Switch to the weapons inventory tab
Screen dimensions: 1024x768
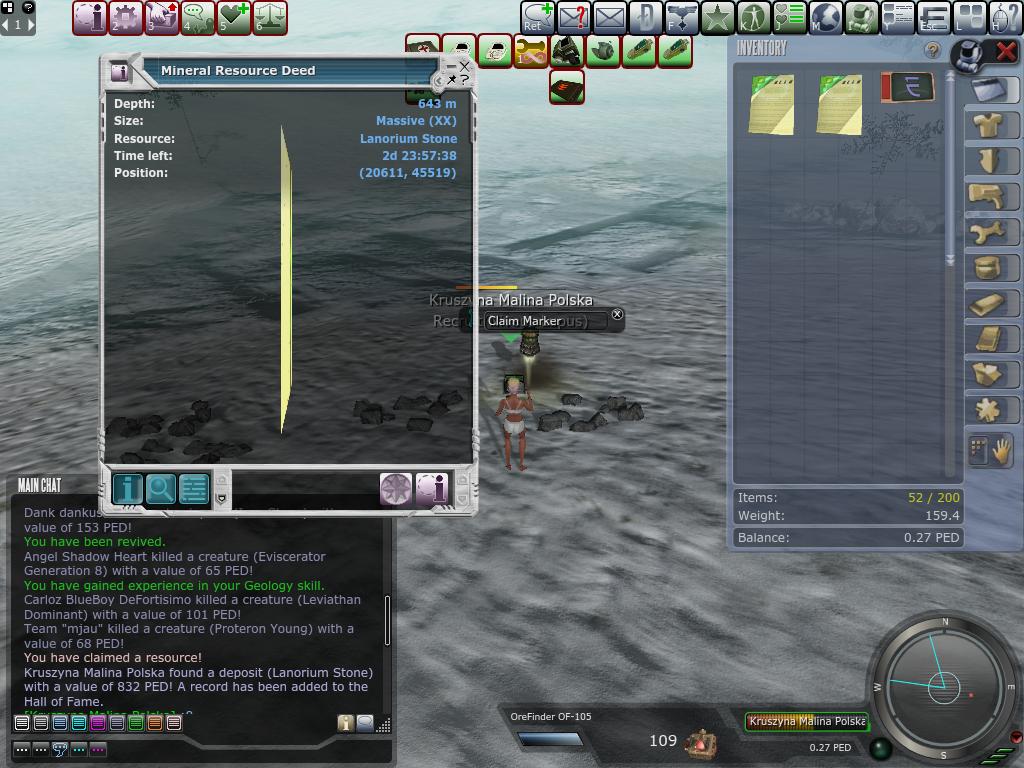(x=989, y=196)
